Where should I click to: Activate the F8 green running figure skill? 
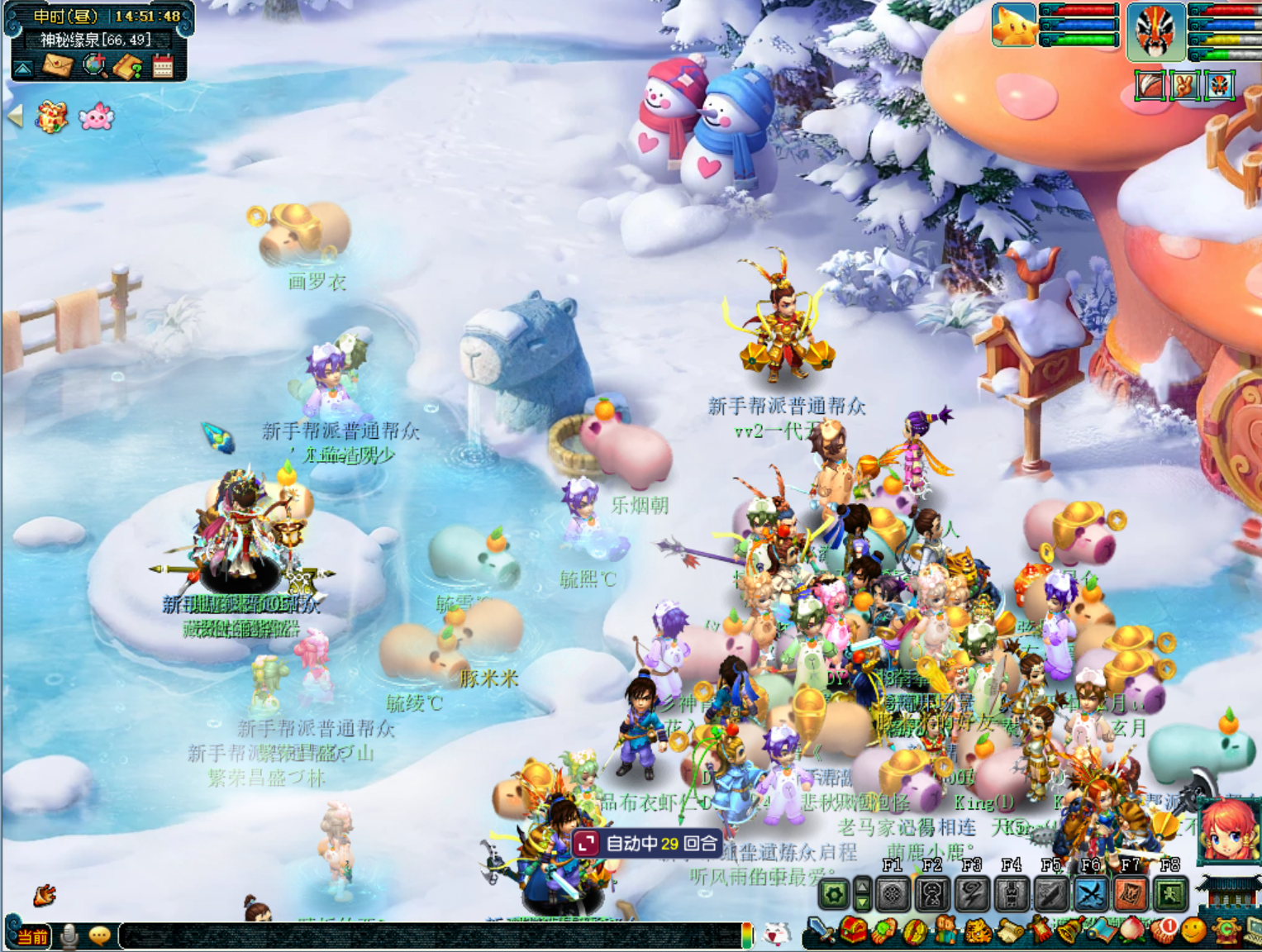(x=1170, y=894)
